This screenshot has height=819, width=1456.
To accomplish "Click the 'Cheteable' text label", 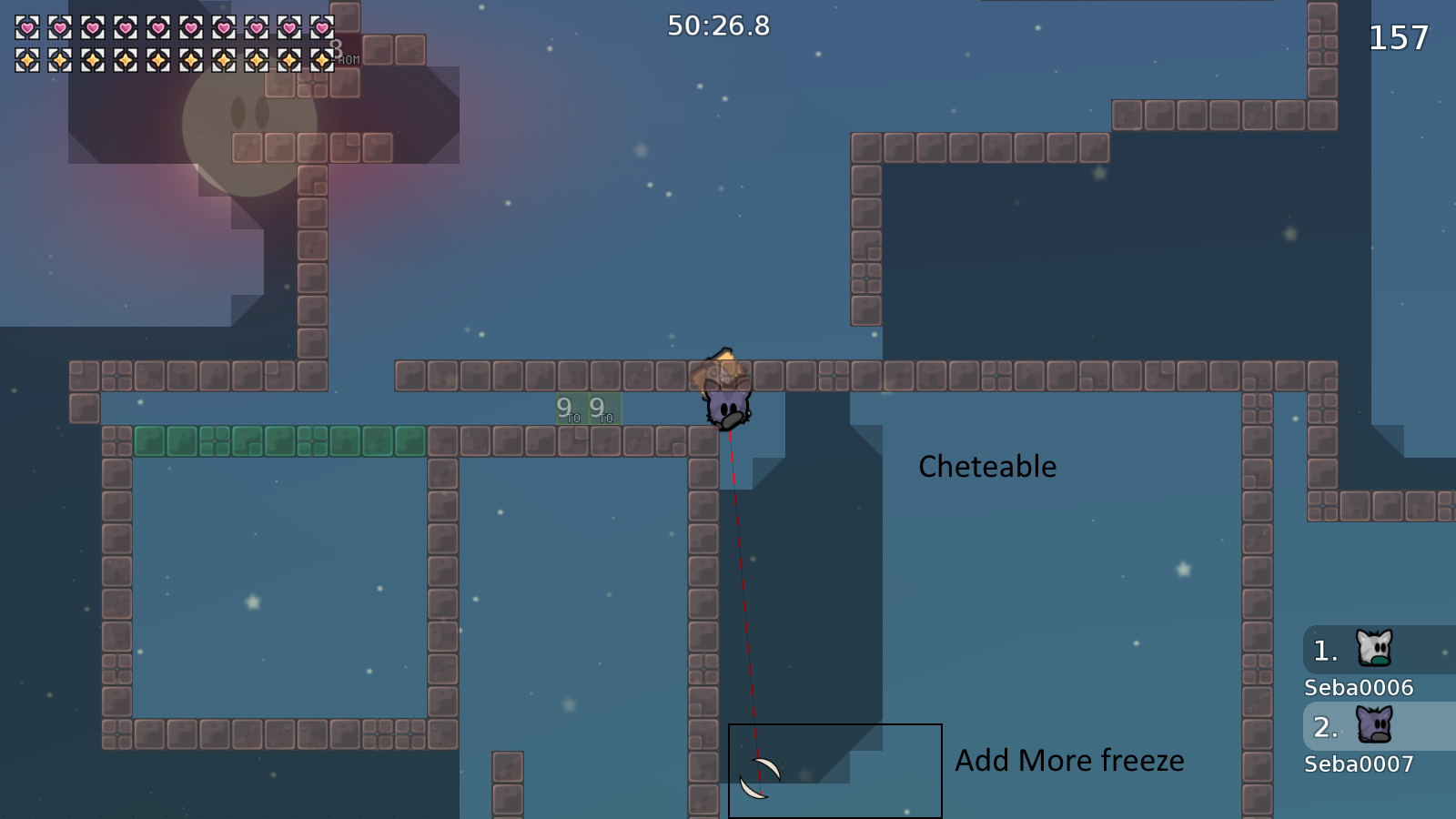I will point(986,467).
